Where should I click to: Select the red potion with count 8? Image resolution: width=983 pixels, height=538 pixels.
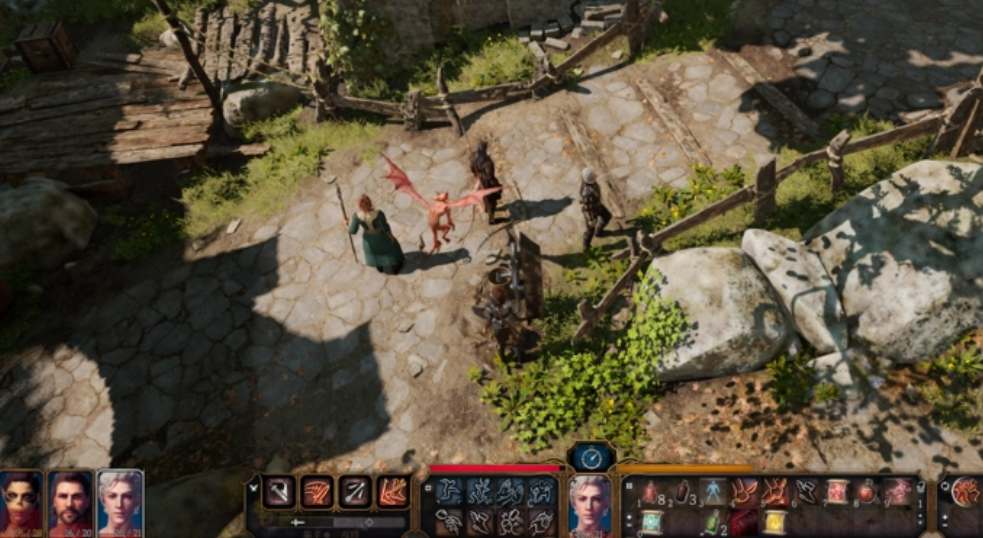[x=650, y=491]
